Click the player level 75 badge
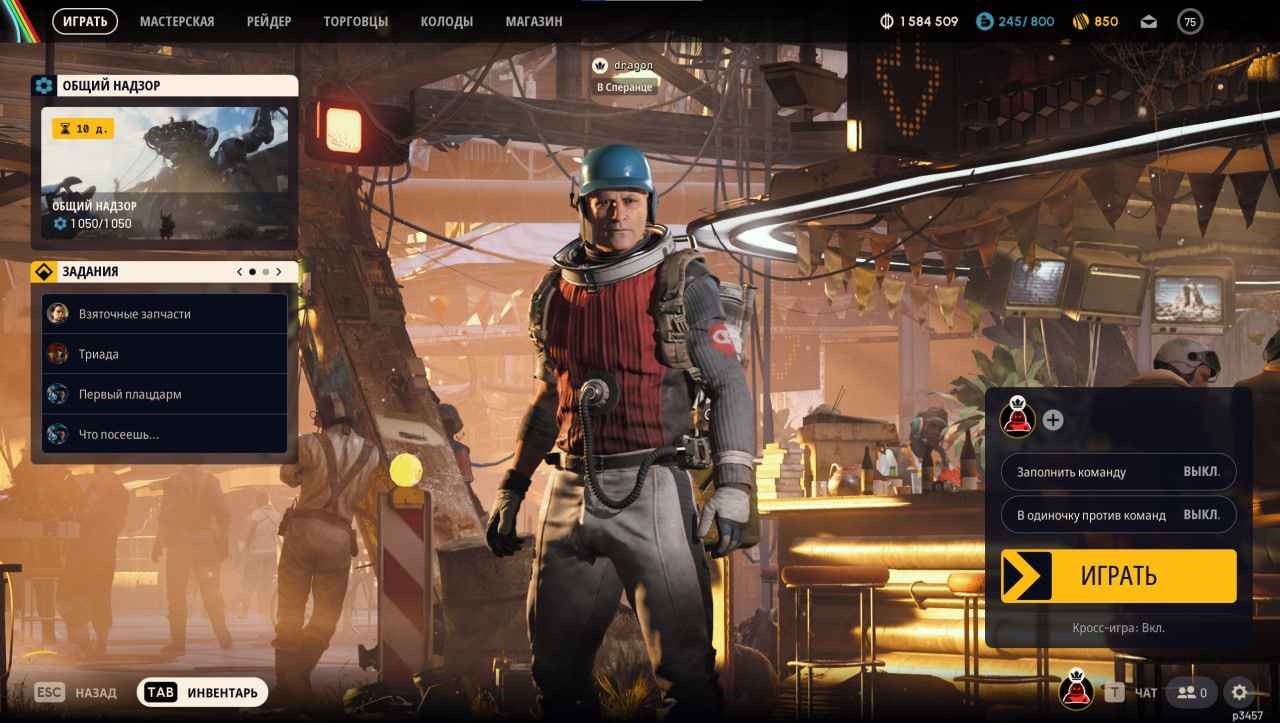 point(1189,20)
